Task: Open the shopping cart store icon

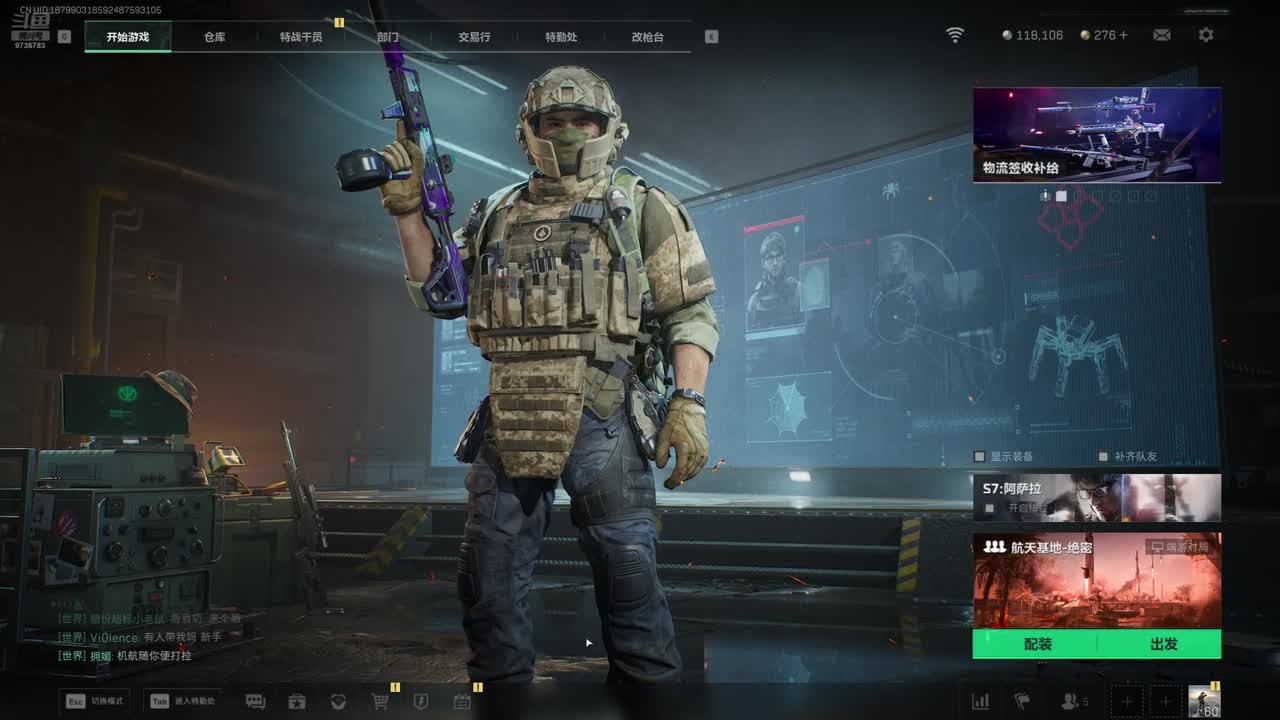Action: tap(380, 702)
